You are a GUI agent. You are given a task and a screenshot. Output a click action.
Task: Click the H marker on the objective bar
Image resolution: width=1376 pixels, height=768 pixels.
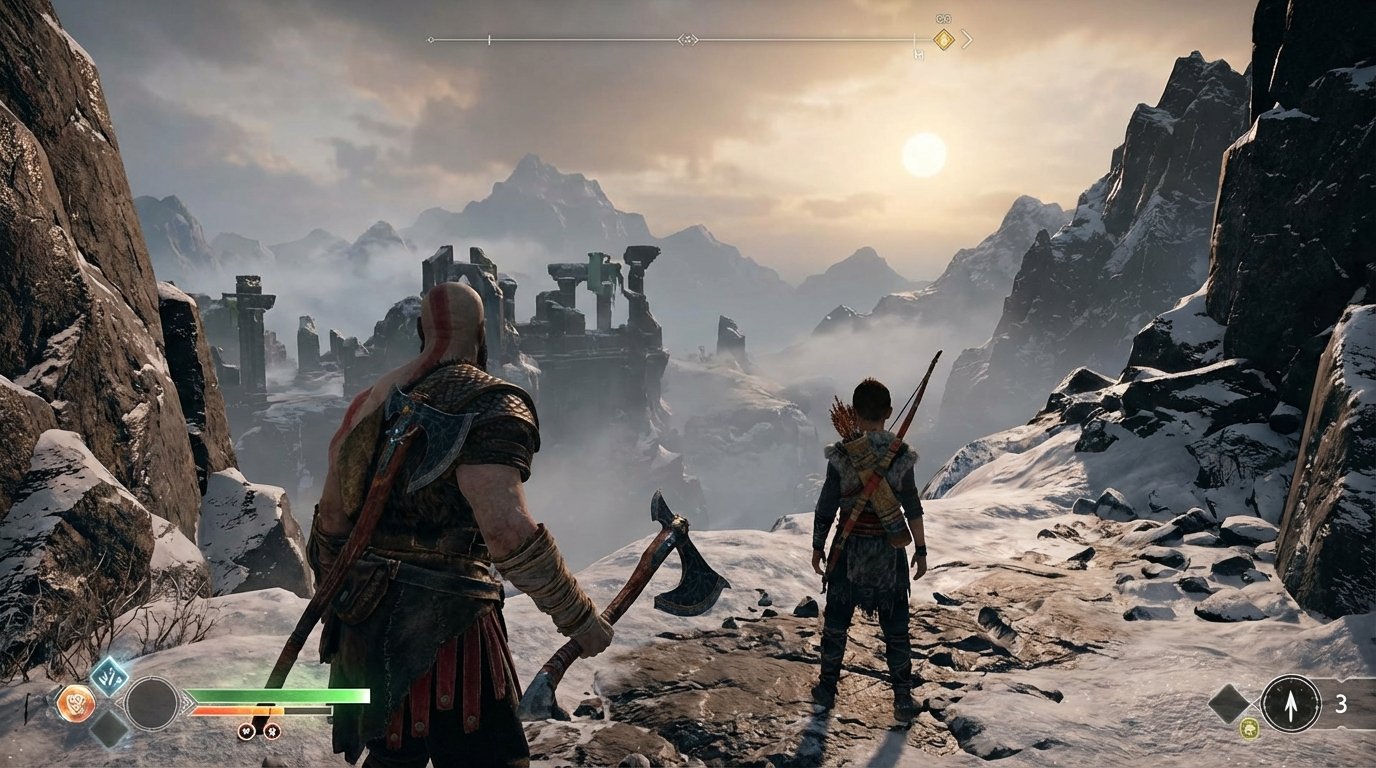pos(918,53)
